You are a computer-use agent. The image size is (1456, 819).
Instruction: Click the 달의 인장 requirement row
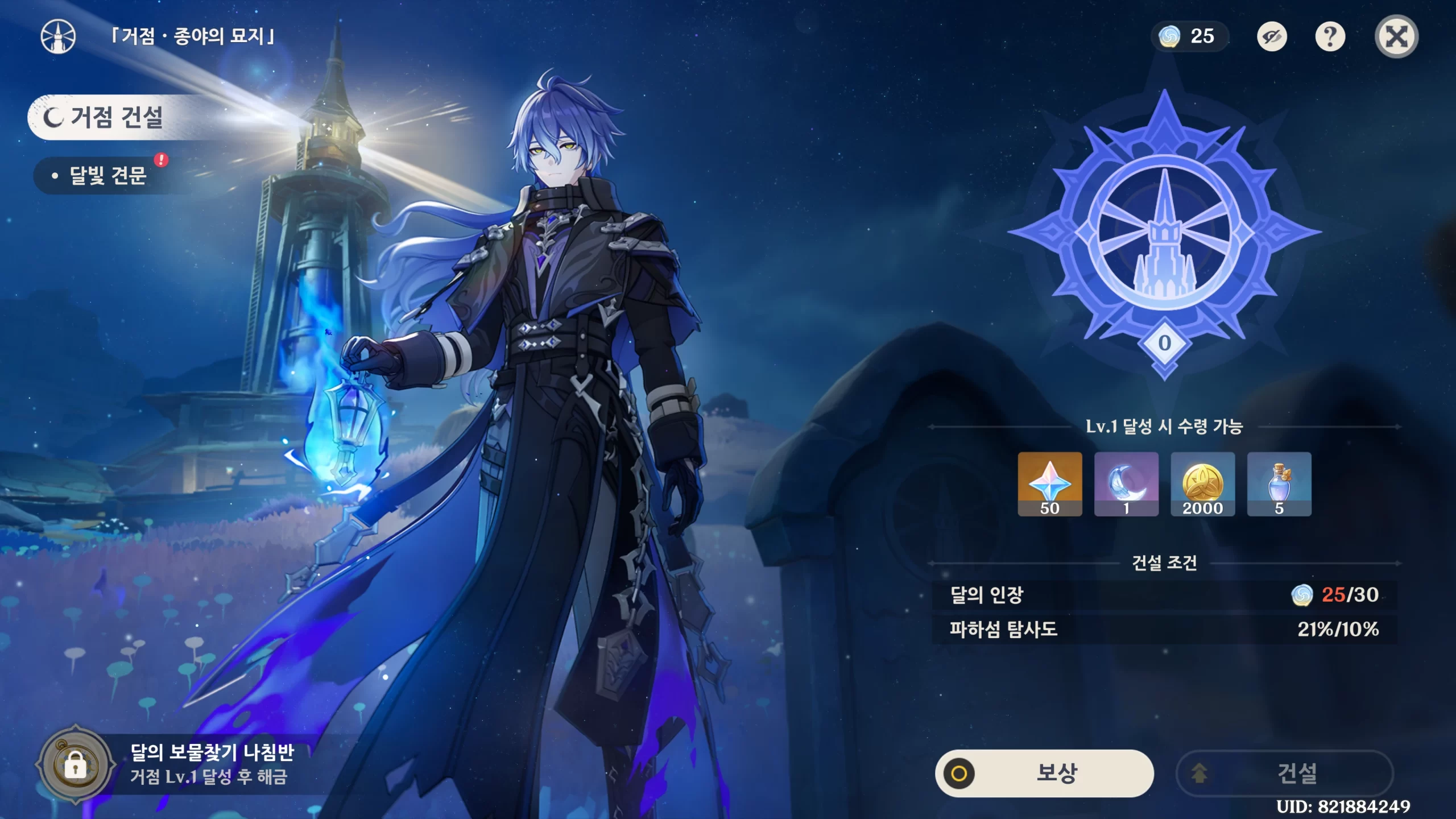point(1164,595)
